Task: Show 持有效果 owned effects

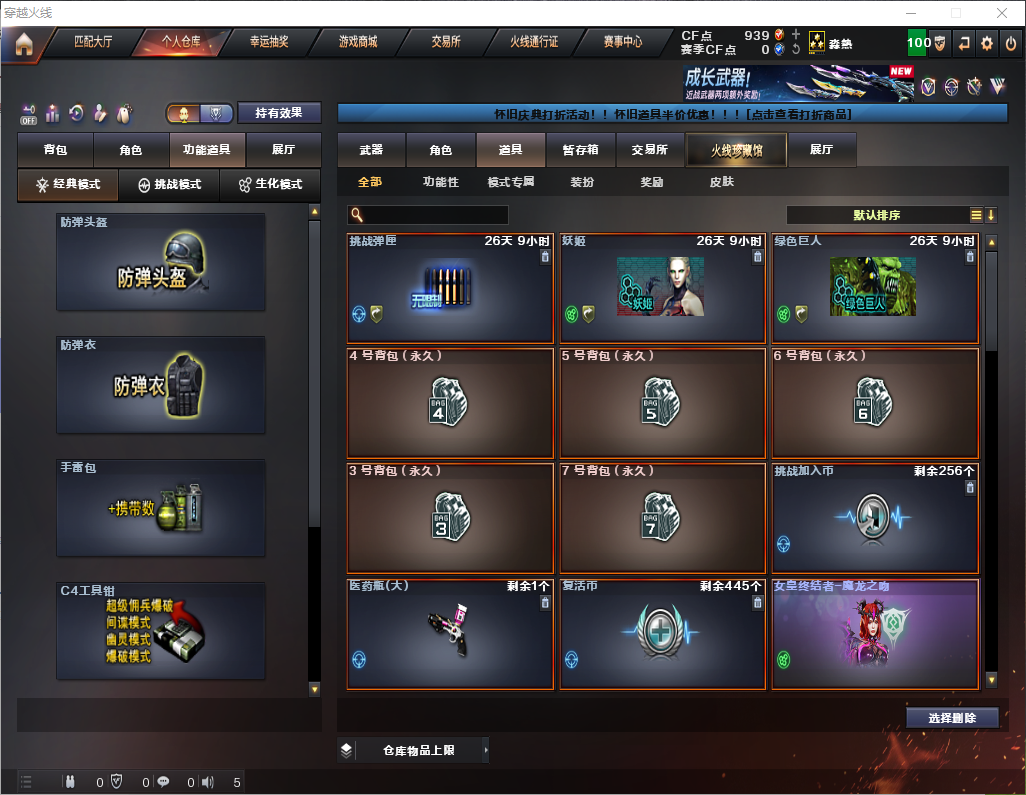Action: tap(279, 113)
